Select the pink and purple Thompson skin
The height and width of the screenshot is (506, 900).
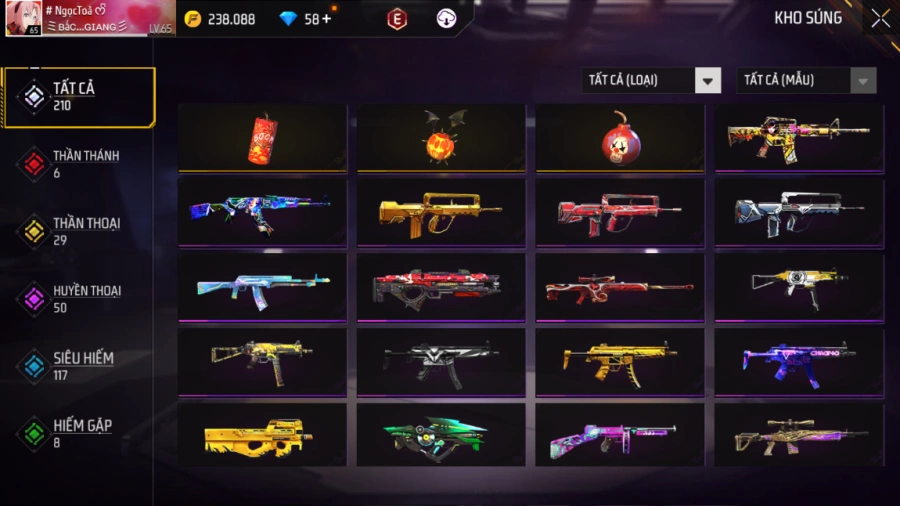click(619, 435)
